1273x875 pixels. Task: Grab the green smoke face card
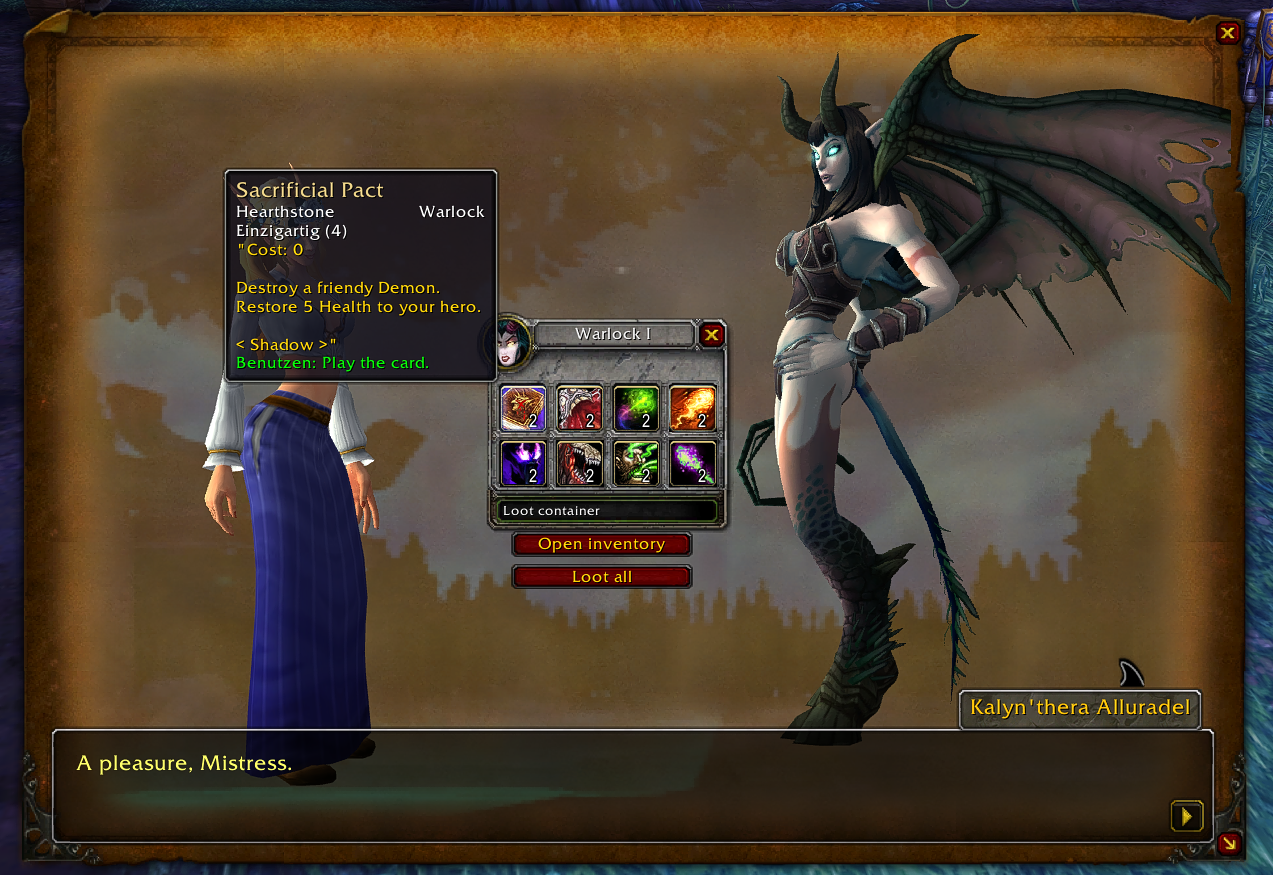click(x=635, y=463)
